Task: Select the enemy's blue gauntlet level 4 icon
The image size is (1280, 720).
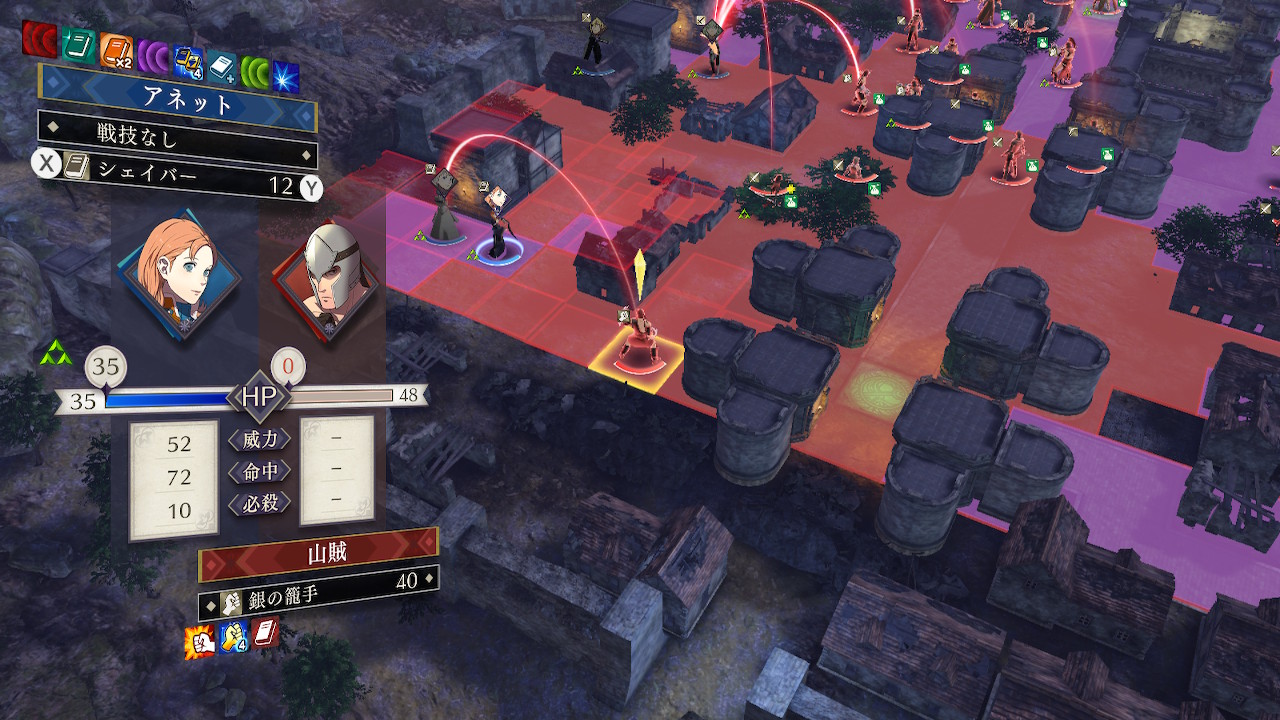Action: pyautogui.click(x=234, y=636)
